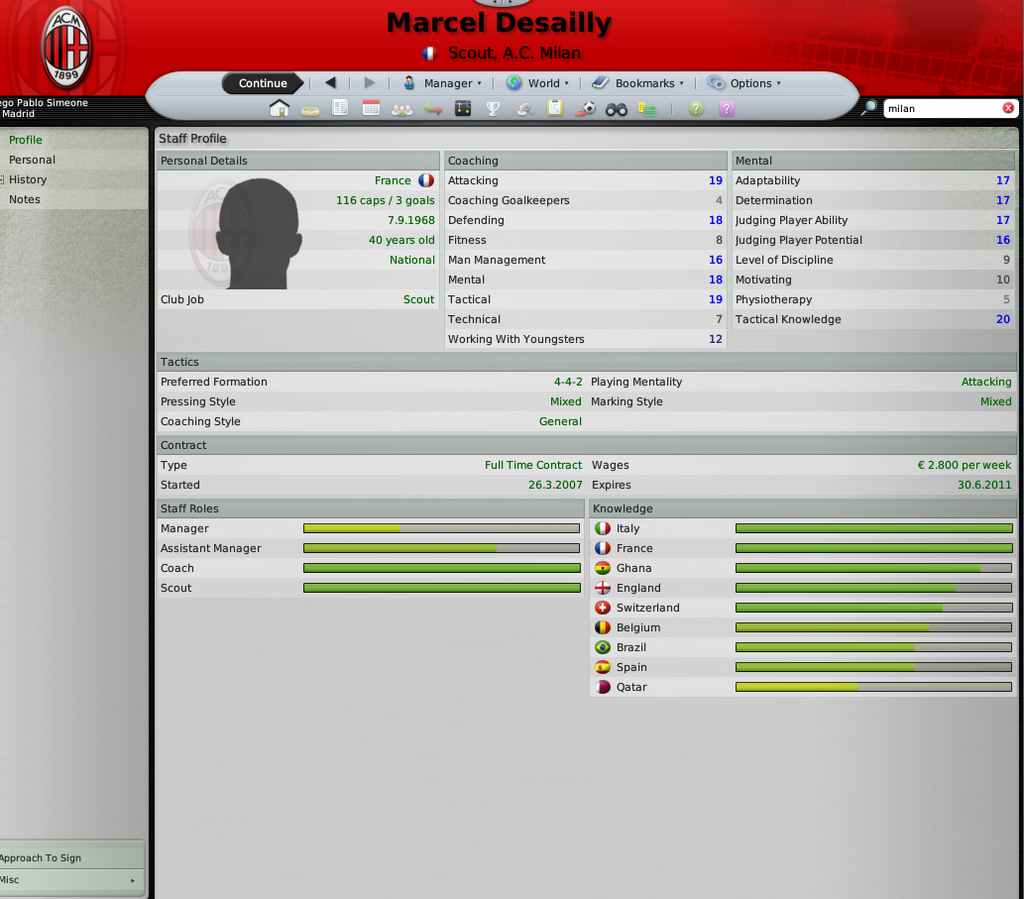Click the green question mark help icon

(696, 109)
